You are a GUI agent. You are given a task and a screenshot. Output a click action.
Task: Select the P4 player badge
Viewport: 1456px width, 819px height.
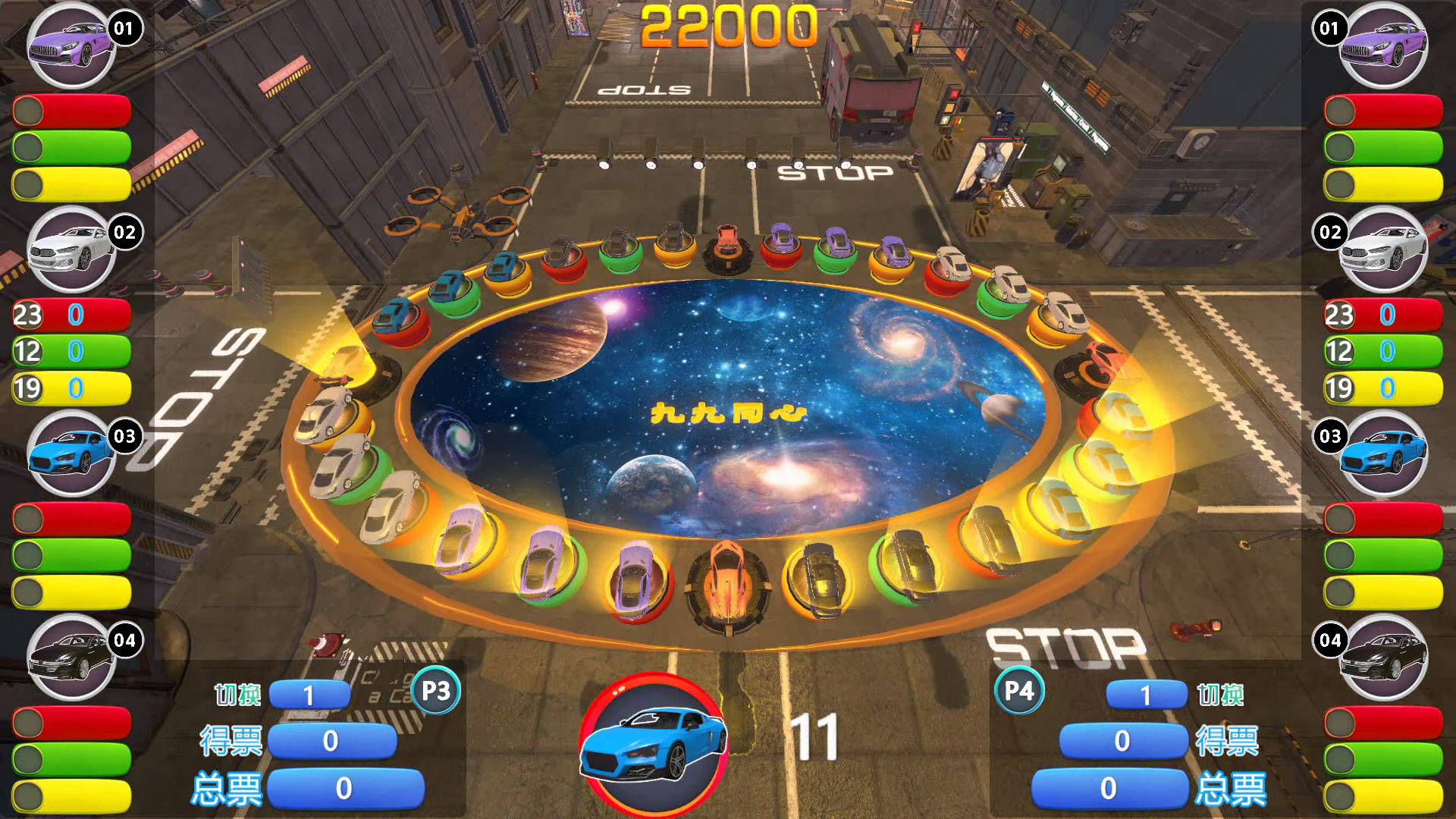[x=1019, y=691]
